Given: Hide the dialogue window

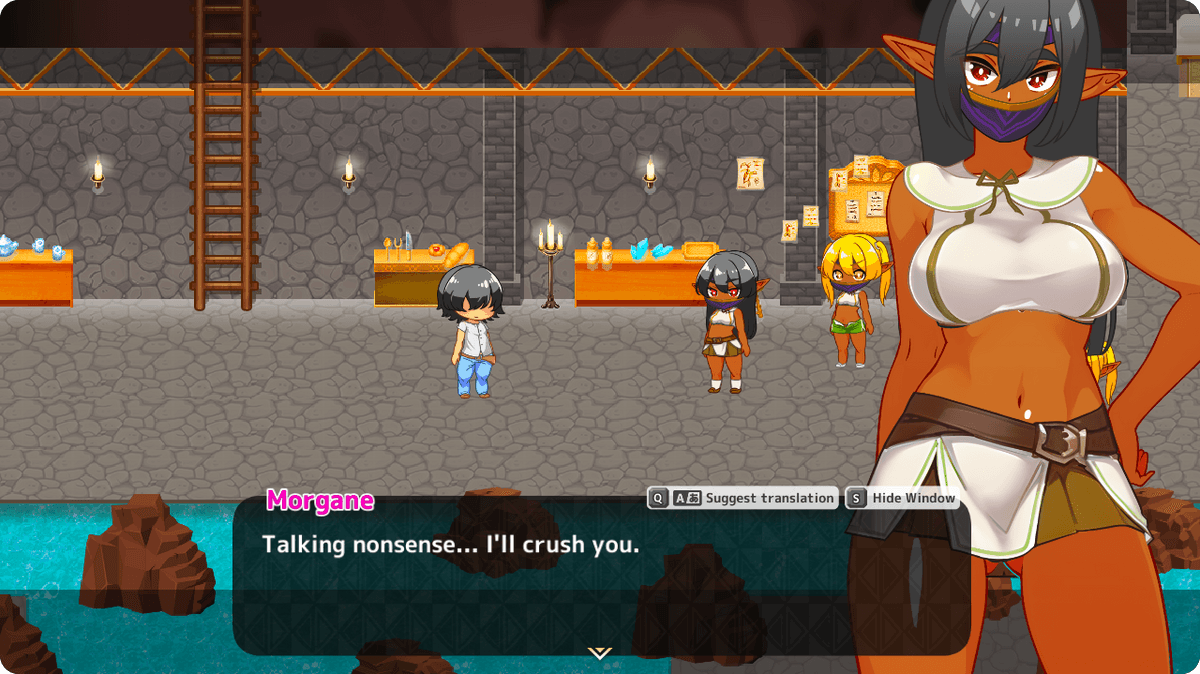Looking at the screenshot, I should point(902,498).
